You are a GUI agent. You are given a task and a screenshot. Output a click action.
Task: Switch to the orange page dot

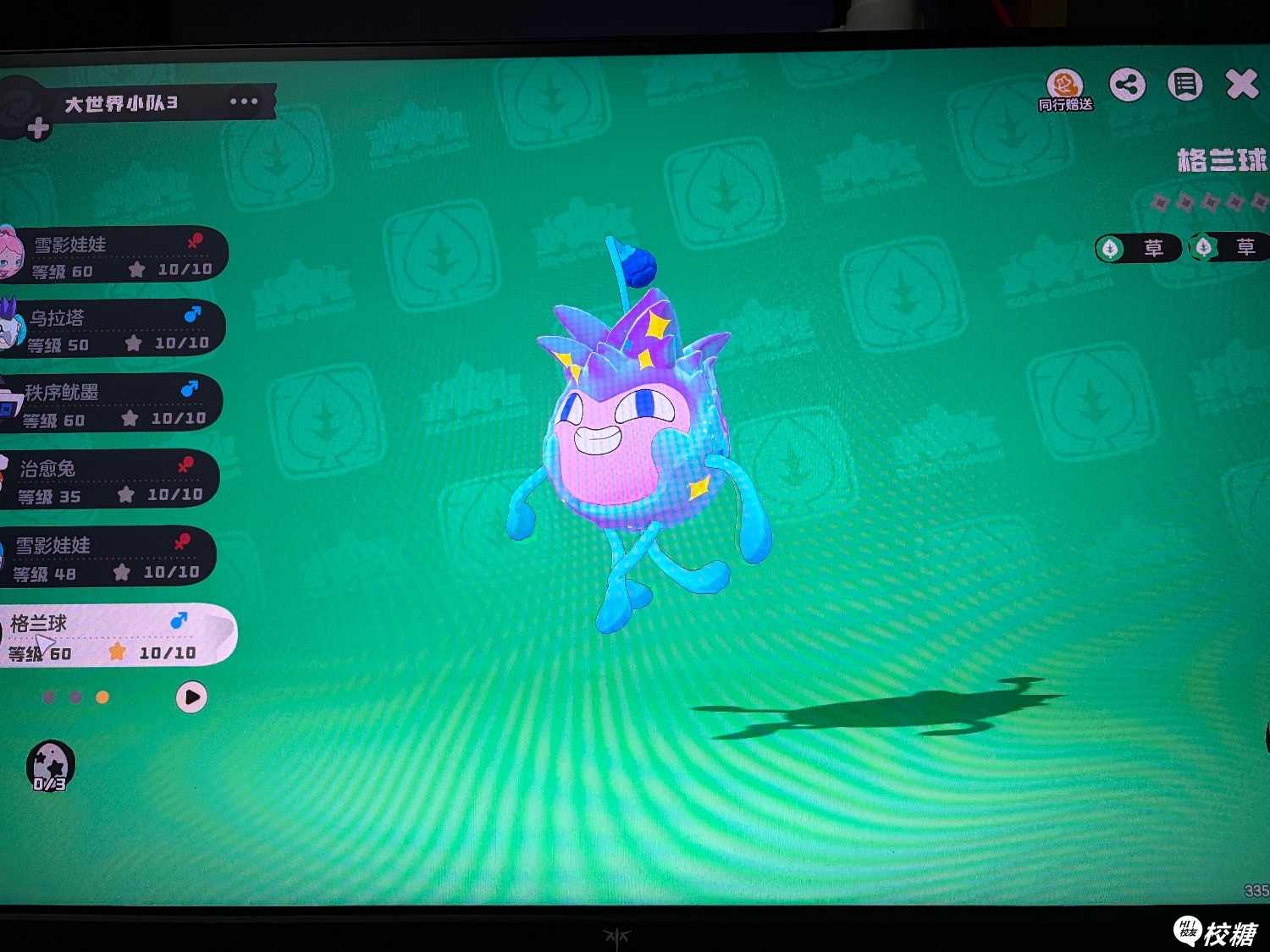pos(102,697)
